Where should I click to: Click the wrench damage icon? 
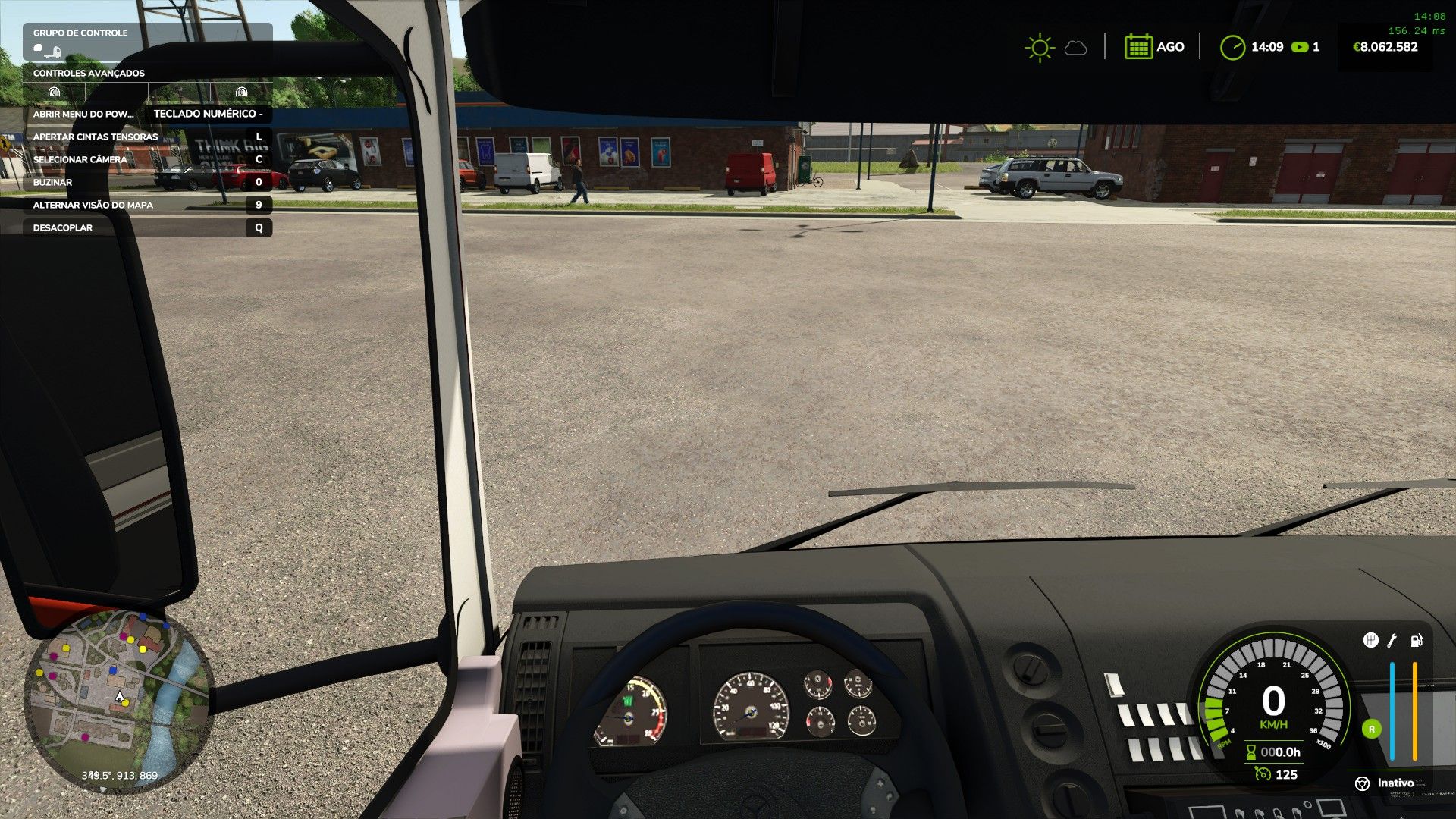[1392, 641]
